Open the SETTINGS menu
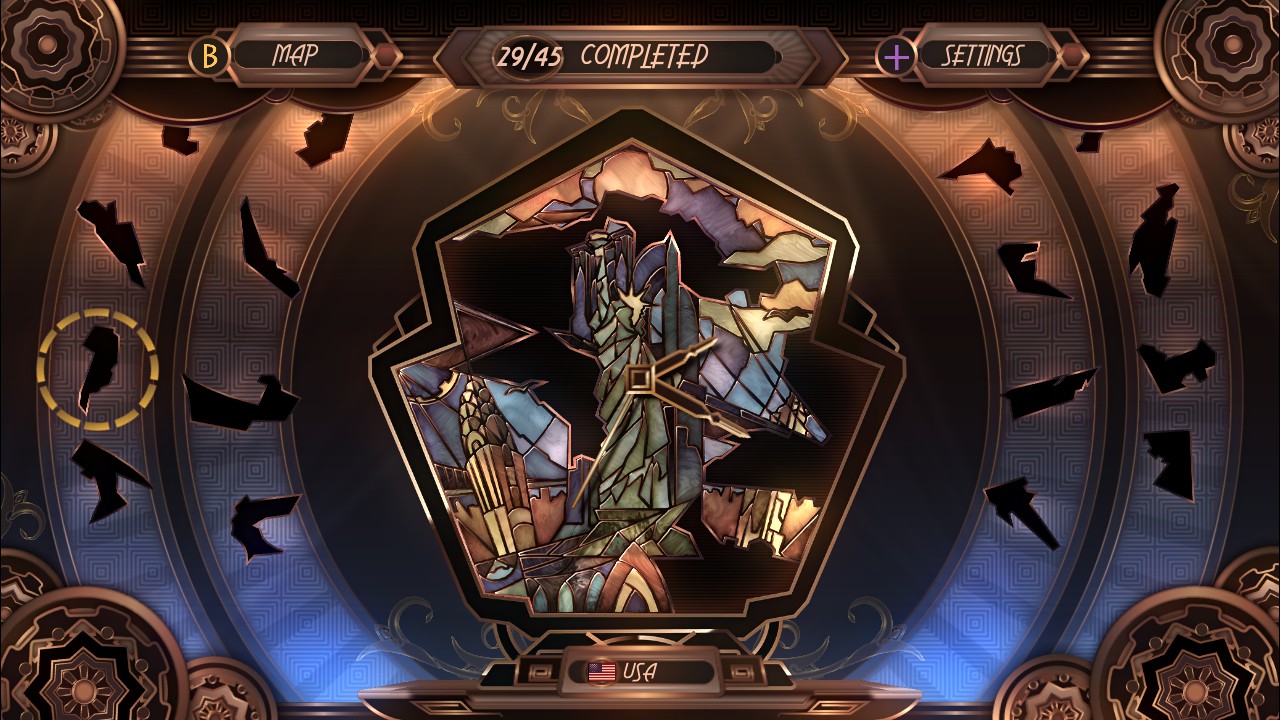The width and height of the screenshot is (1280, 720). pyautogui.click(x=985, y=57)
